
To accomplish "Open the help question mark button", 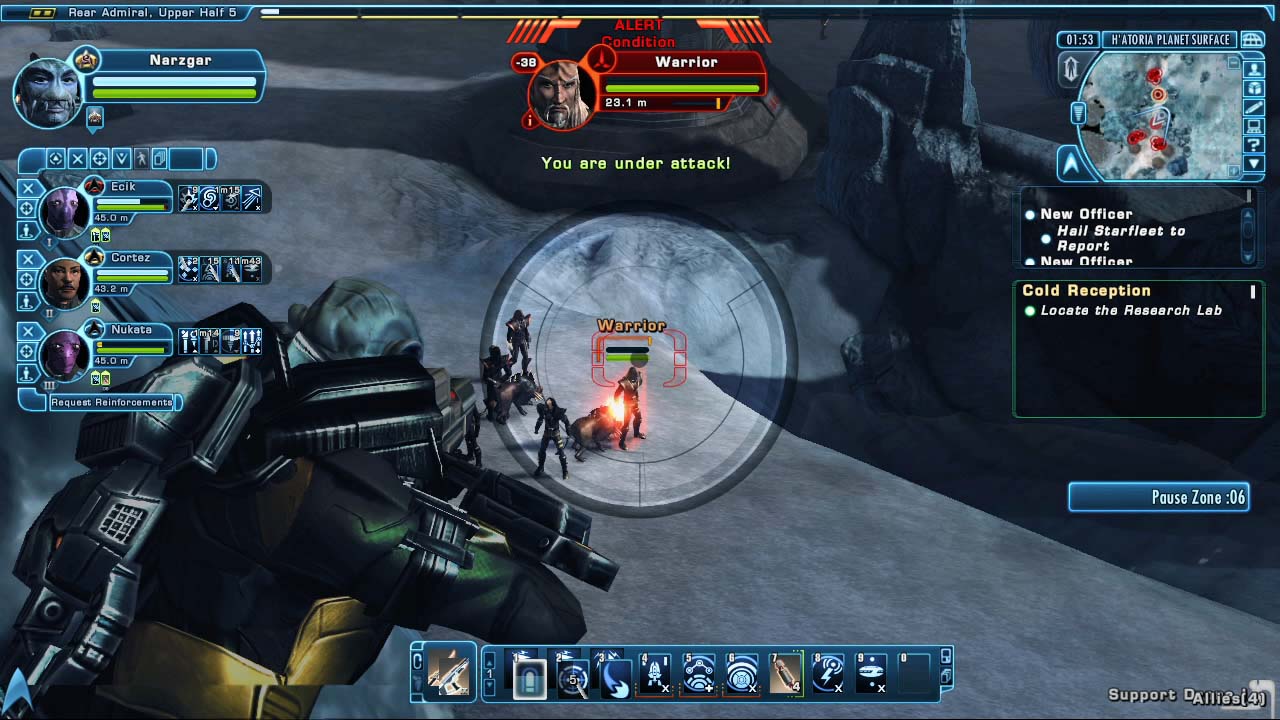I will coord(1254,146).
